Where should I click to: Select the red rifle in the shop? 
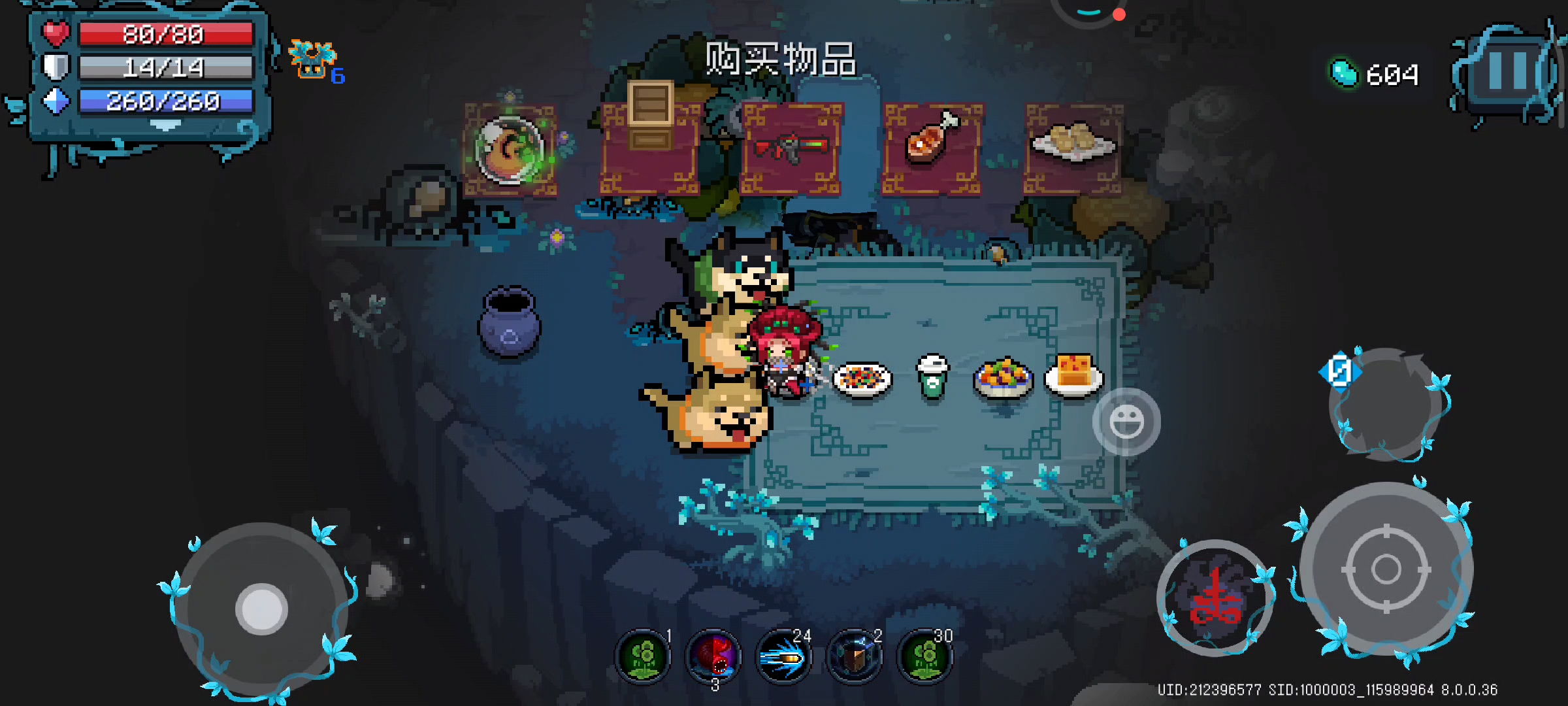[791, 146]
